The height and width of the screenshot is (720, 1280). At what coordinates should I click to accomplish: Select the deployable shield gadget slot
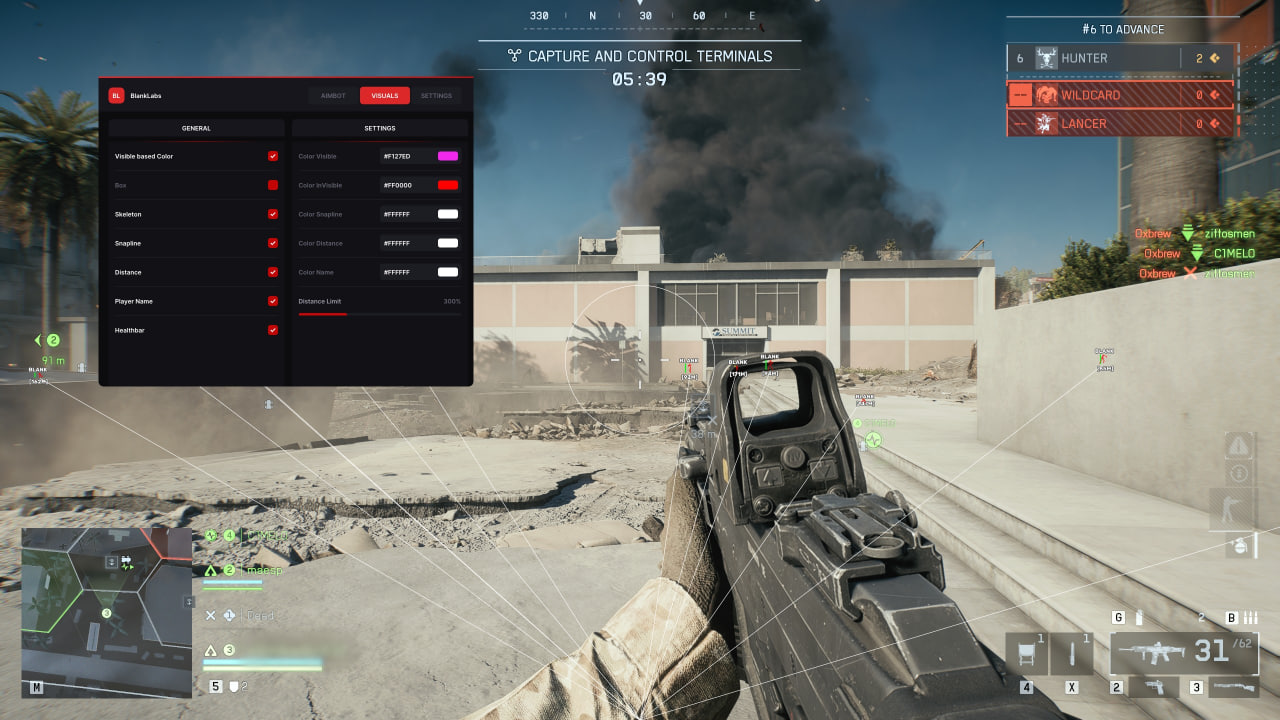[x=1027, y=654]
